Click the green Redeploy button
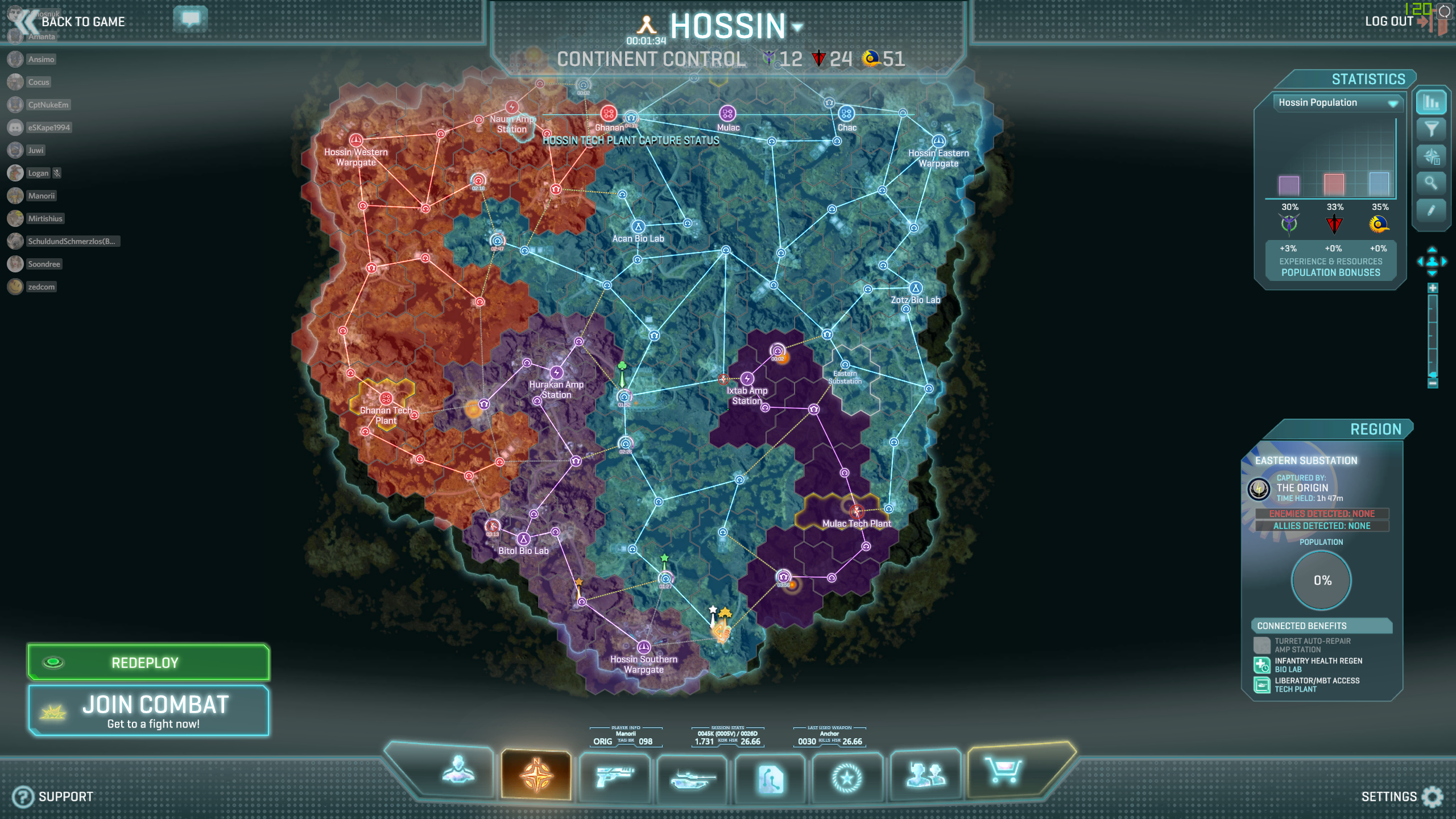 tap(148, 663)
